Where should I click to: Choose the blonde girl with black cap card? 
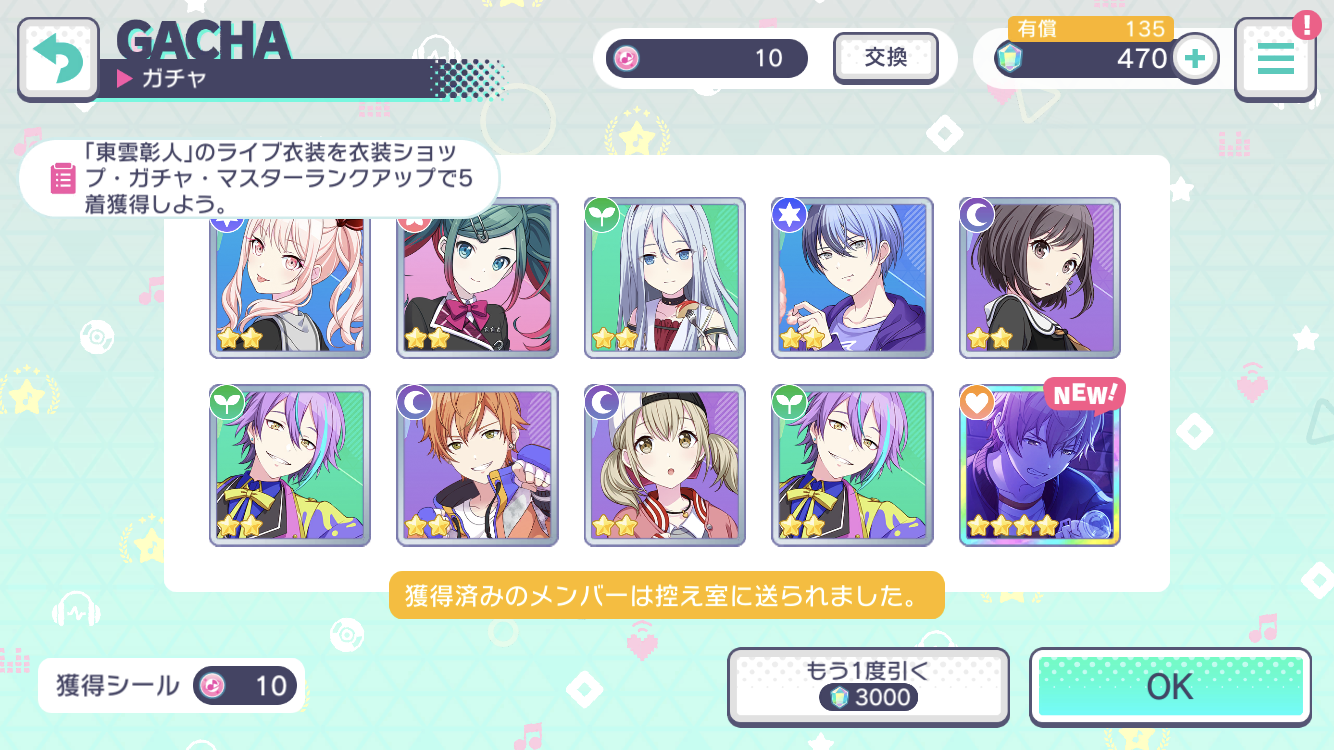[665, 465]
